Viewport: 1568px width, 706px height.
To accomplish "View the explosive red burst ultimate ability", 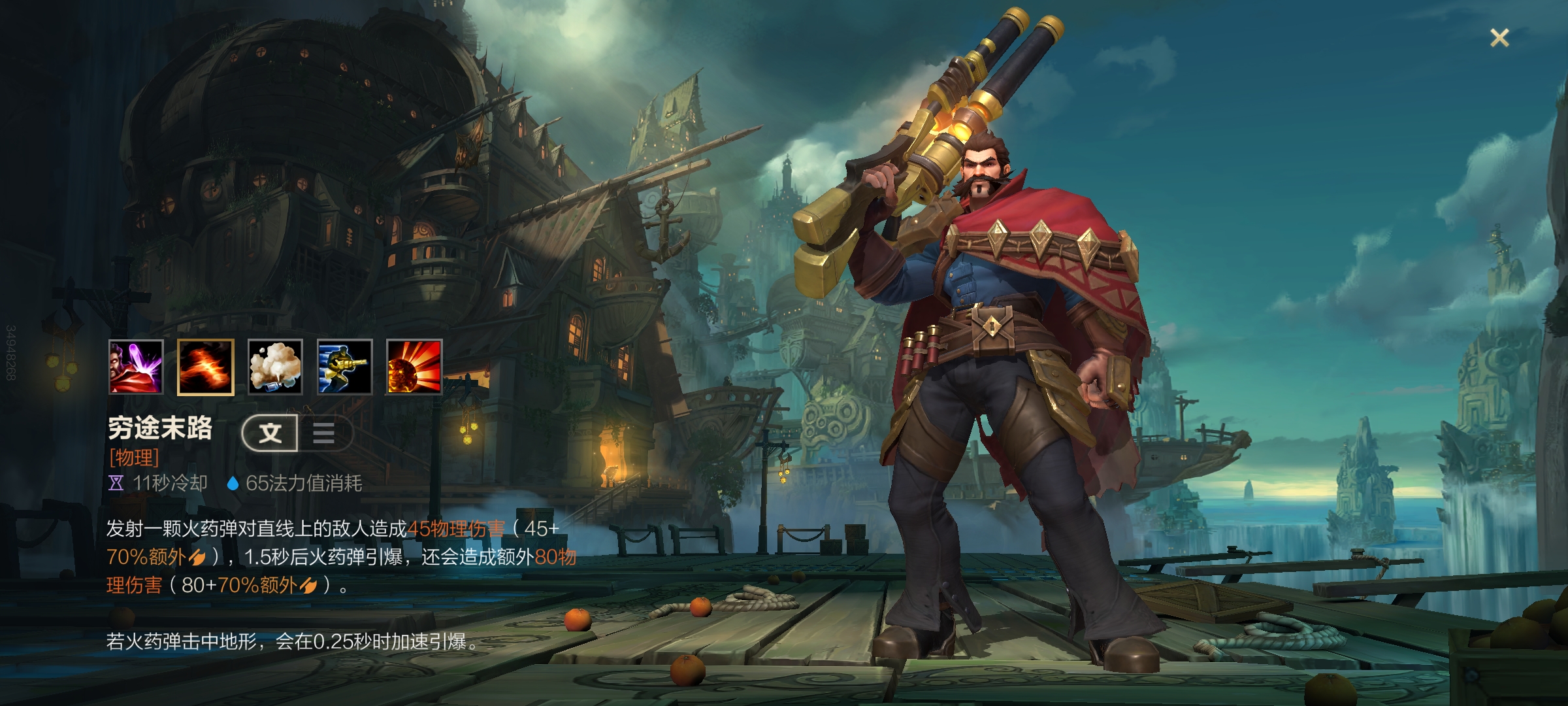I will (x=414, y=367).
